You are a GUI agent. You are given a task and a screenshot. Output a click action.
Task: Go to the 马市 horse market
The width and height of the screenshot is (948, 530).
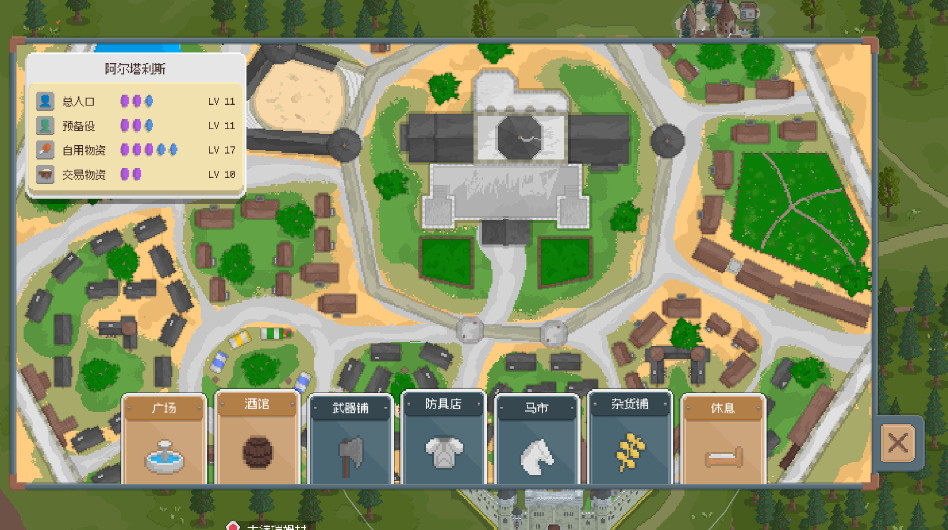click(537, 440)
